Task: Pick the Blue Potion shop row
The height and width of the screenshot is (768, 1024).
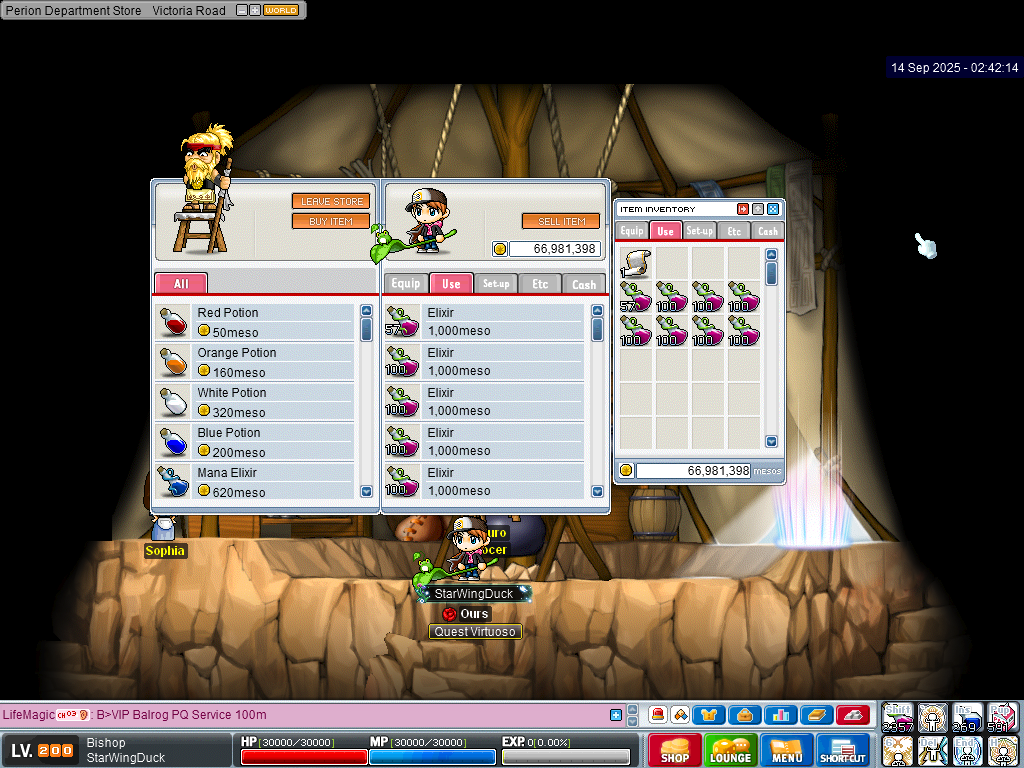Action: click(x=256, y=441)
